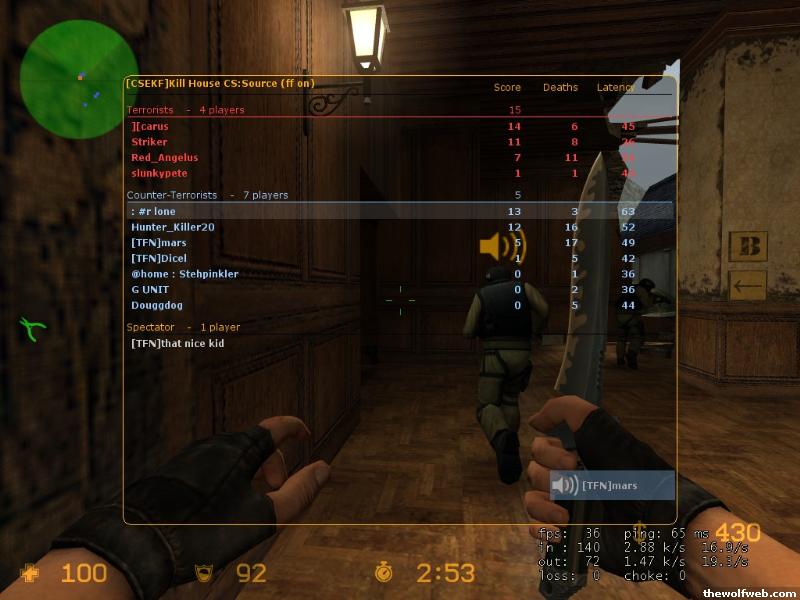Choose the G UNIT player row
Screen dimensions: 800x600
(x=149, y=289)
